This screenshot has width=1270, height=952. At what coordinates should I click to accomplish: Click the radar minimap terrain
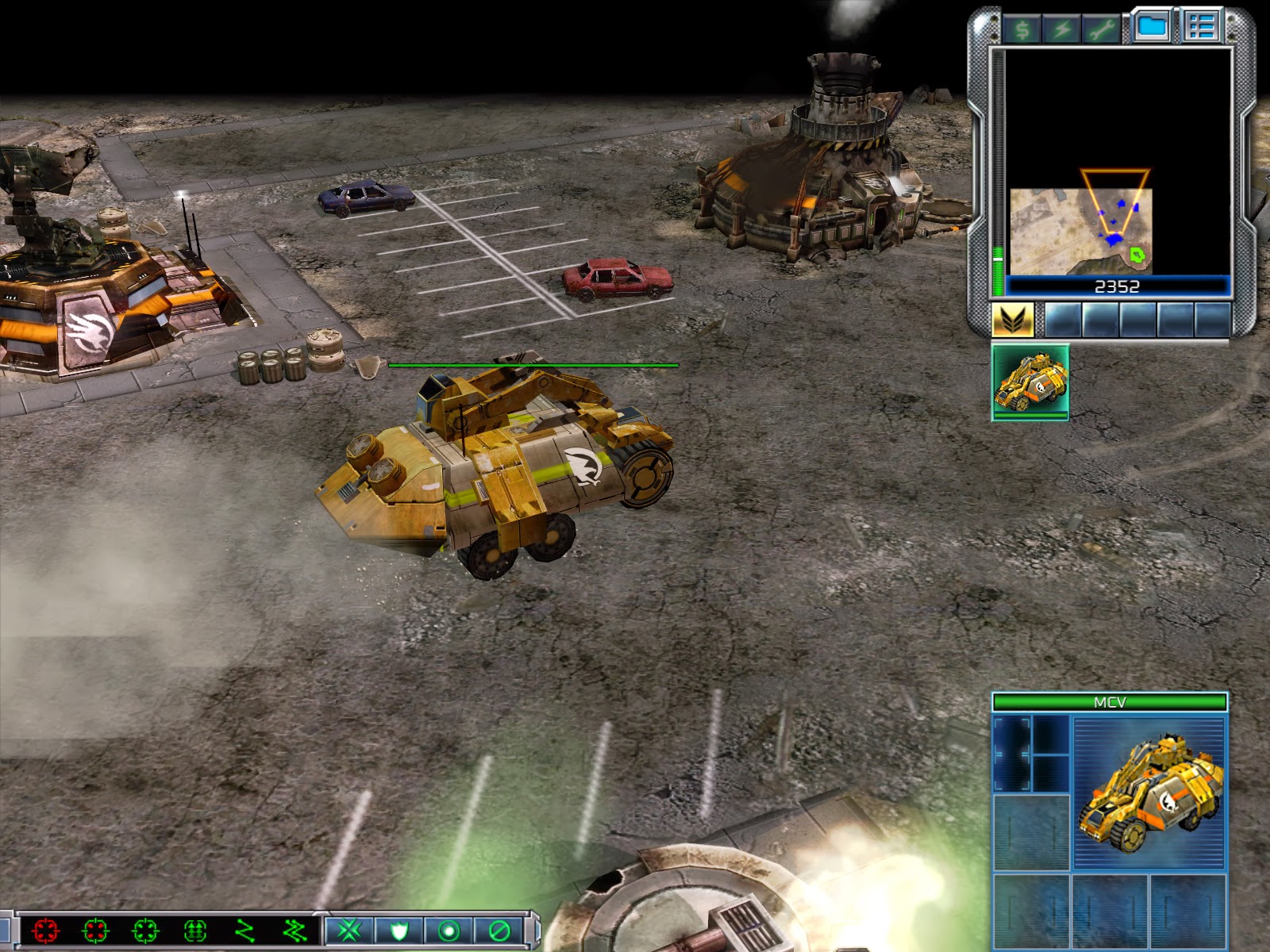1080,232
